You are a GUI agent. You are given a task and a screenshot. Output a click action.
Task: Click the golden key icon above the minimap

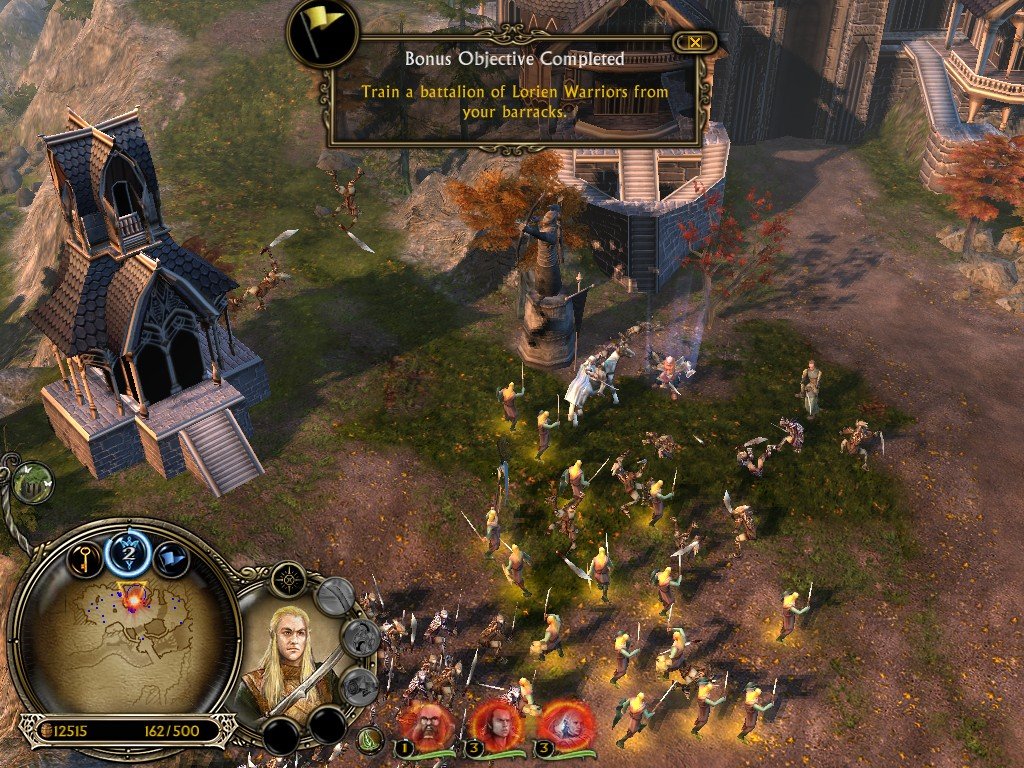tap(84, 559)
